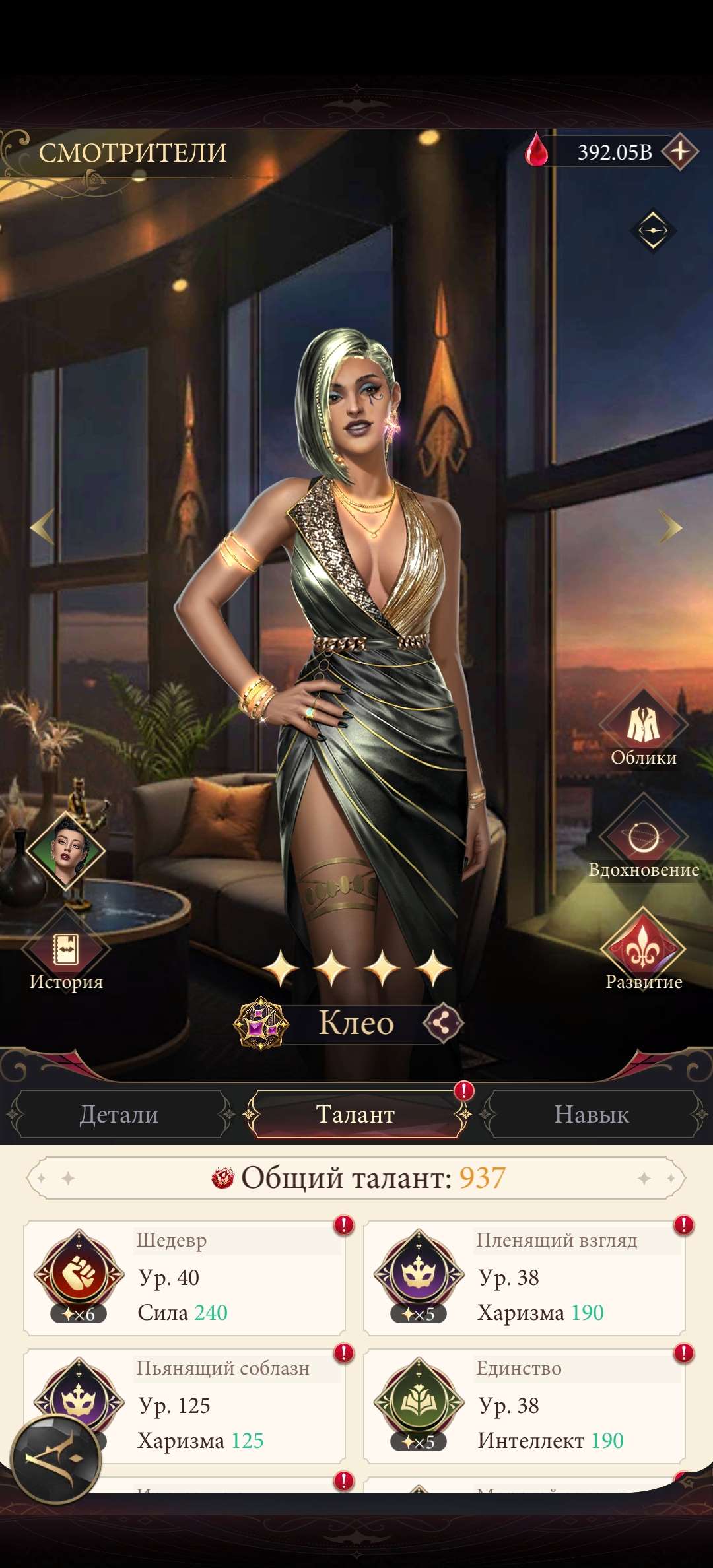The width and height of the screenshot is (713, 1568).
Task: Open the Шедевр talent card
Action: click(185, 1278)
